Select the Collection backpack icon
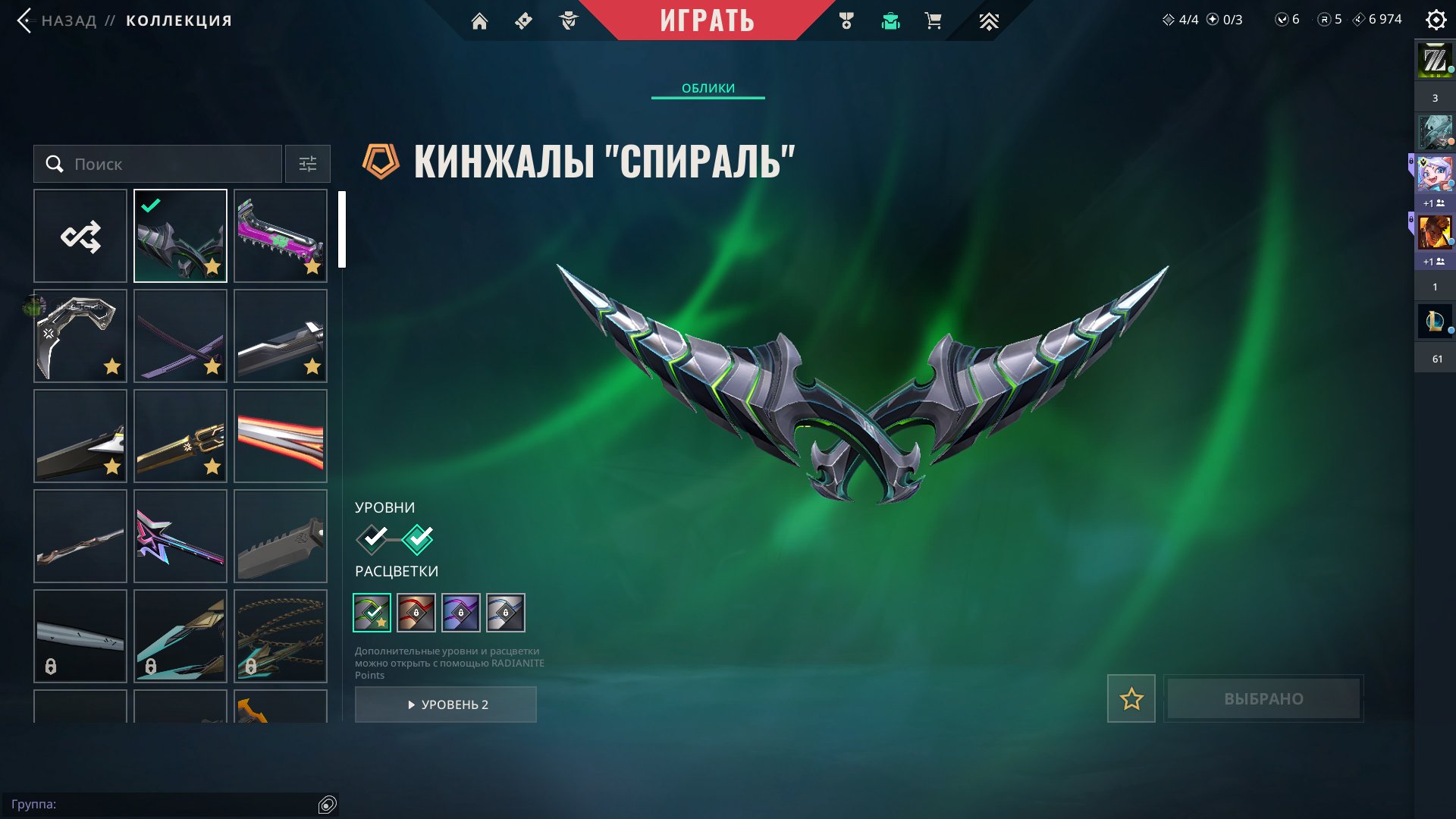The width and height of the screenshot is (1456, 819). coord(890,20)
